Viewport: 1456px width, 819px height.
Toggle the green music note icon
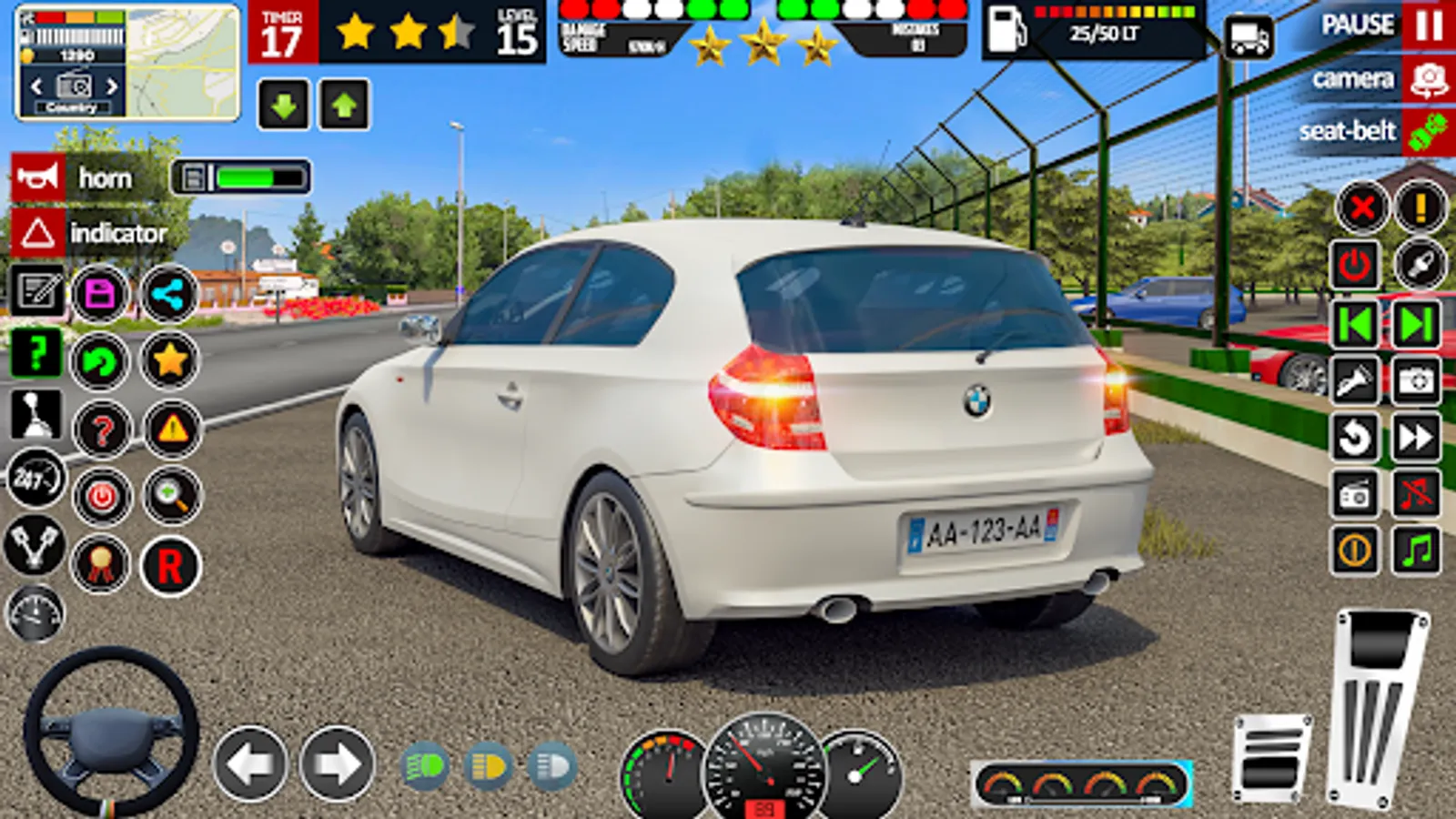point(1416,551)
